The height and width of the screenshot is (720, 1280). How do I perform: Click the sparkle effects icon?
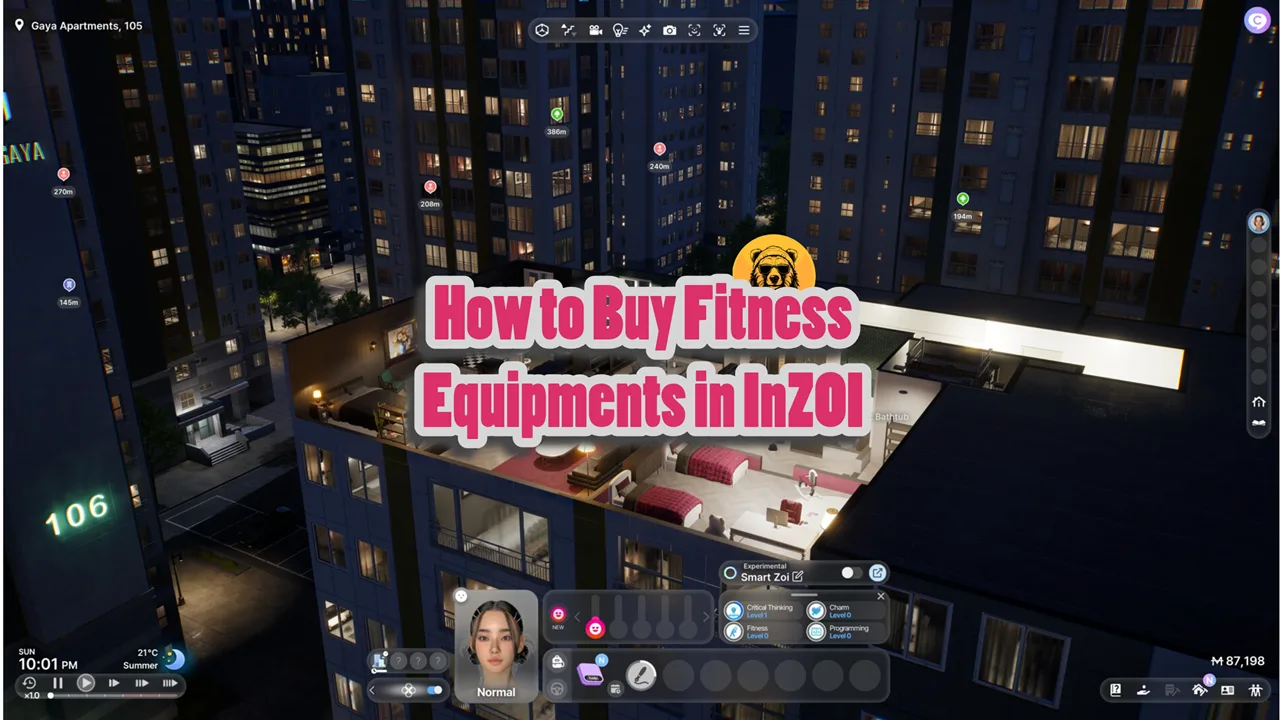pyautogui.click(x=644, y=30)
